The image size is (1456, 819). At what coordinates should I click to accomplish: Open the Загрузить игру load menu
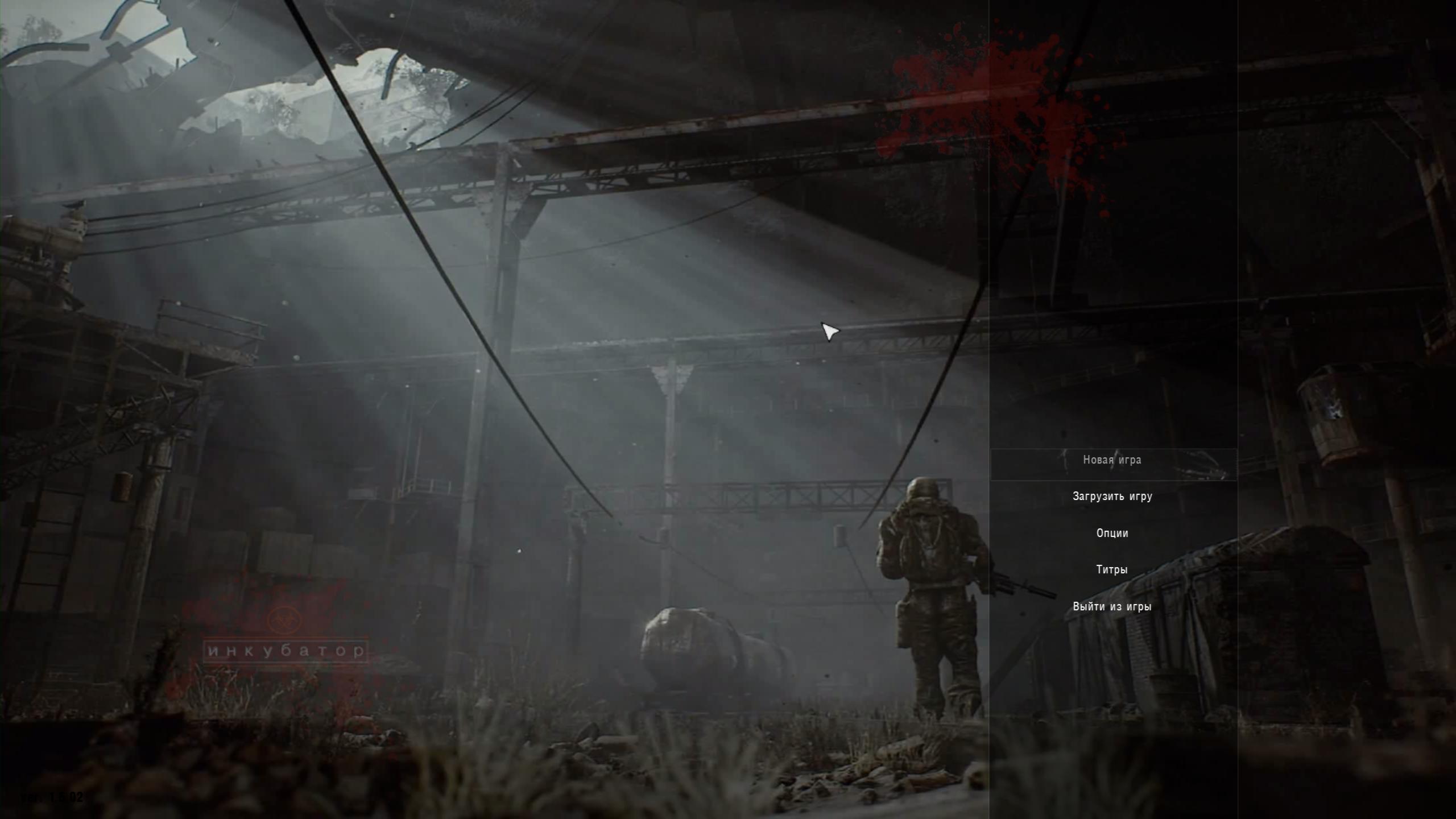pyautogui.click(x=1112, y=497)
